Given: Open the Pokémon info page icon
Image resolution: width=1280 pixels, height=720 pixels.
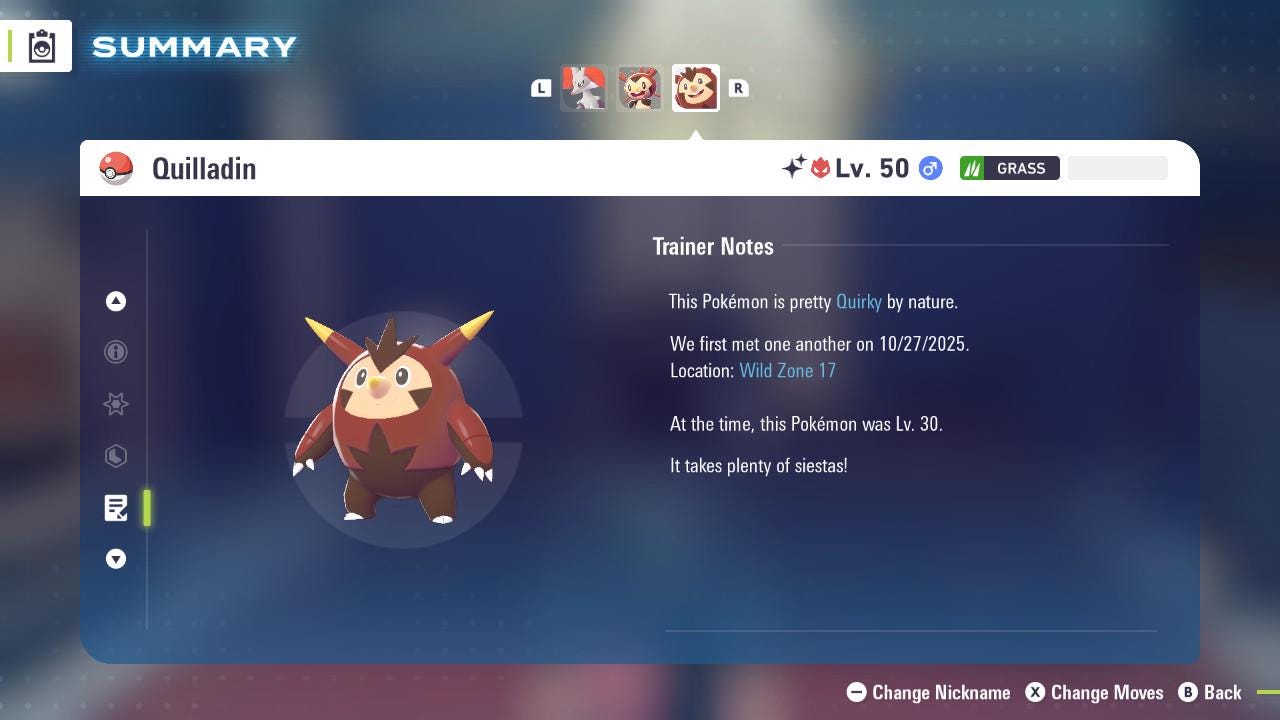Looking at the screenshot, I should [x=116, y=352].
